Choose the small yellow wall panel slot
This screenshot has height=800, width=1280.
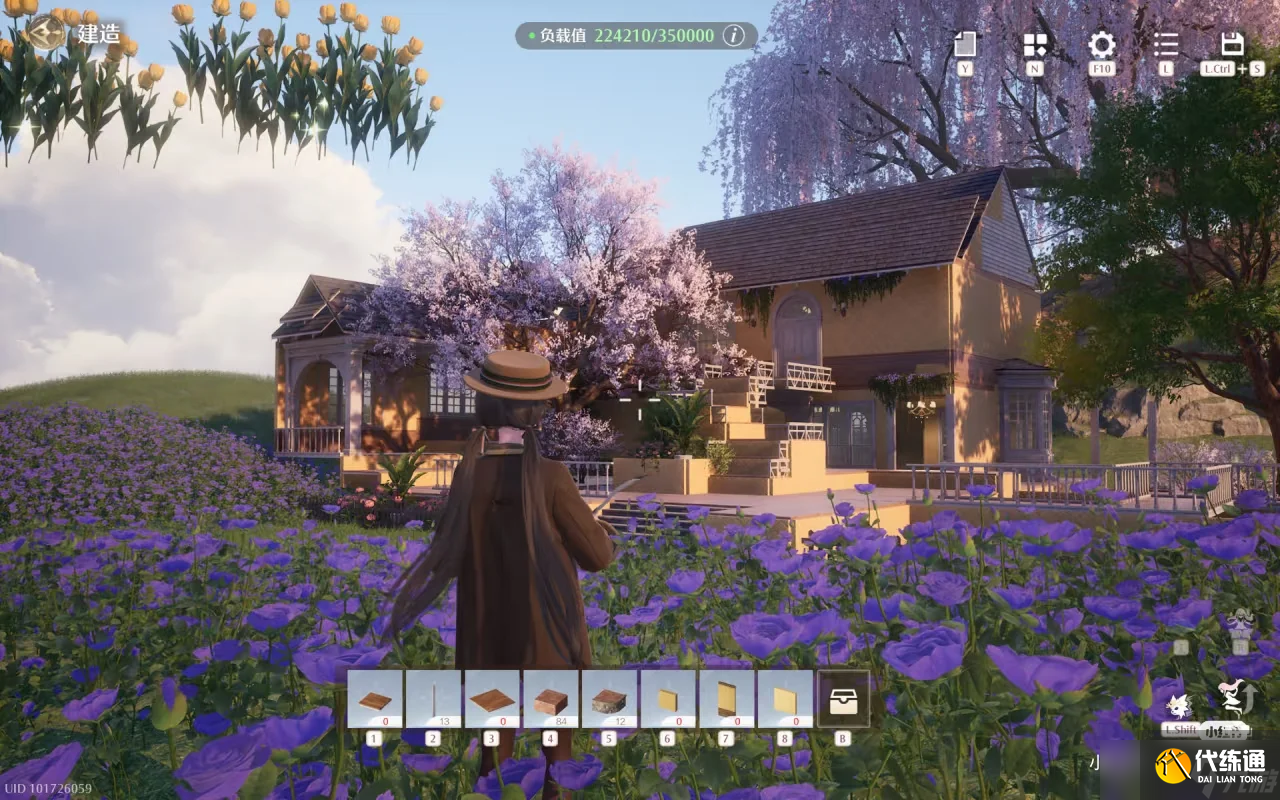(667, 699)
